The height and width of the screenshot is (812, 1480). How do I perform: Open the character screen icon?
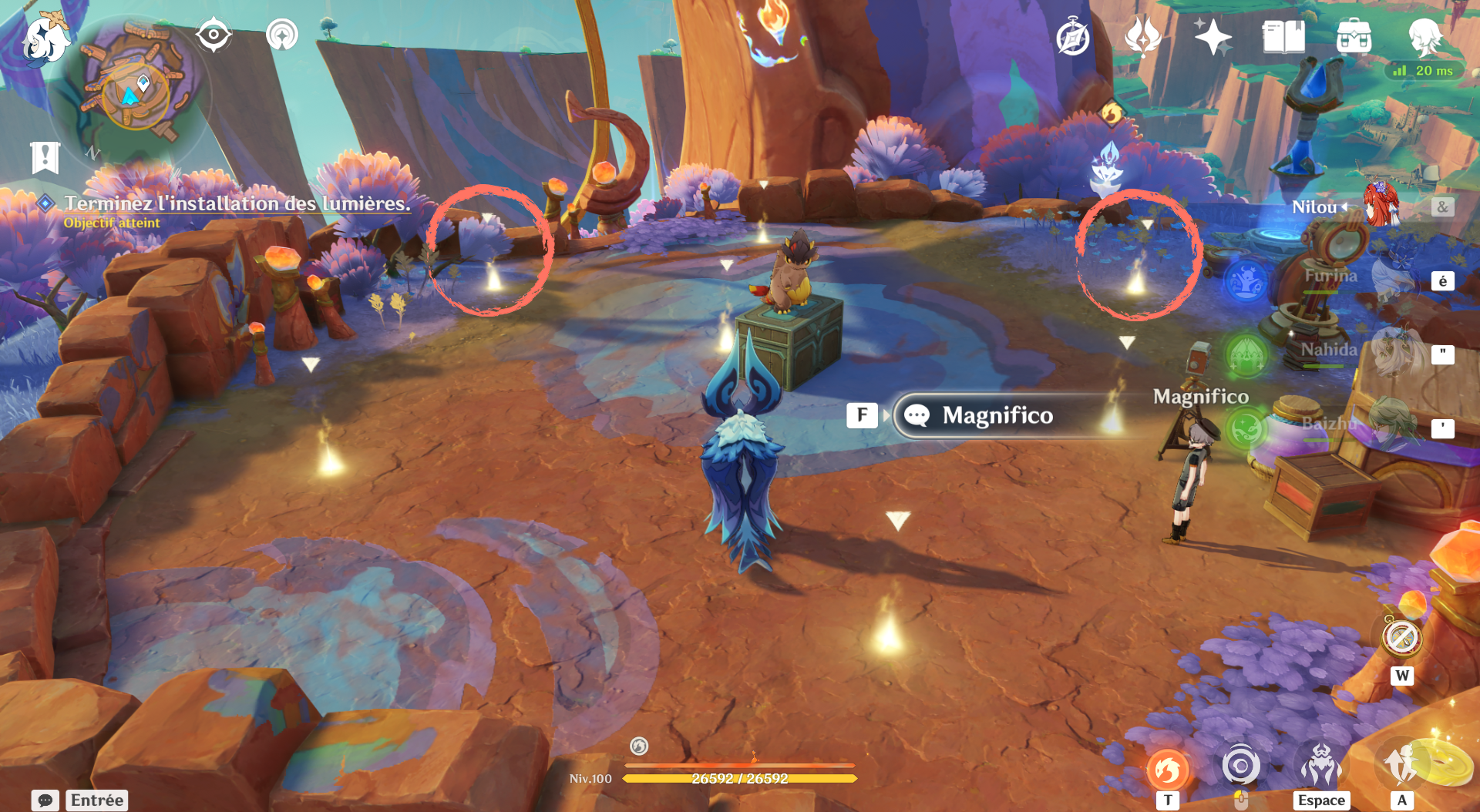pyautogui.click(x=1424, y=37)
